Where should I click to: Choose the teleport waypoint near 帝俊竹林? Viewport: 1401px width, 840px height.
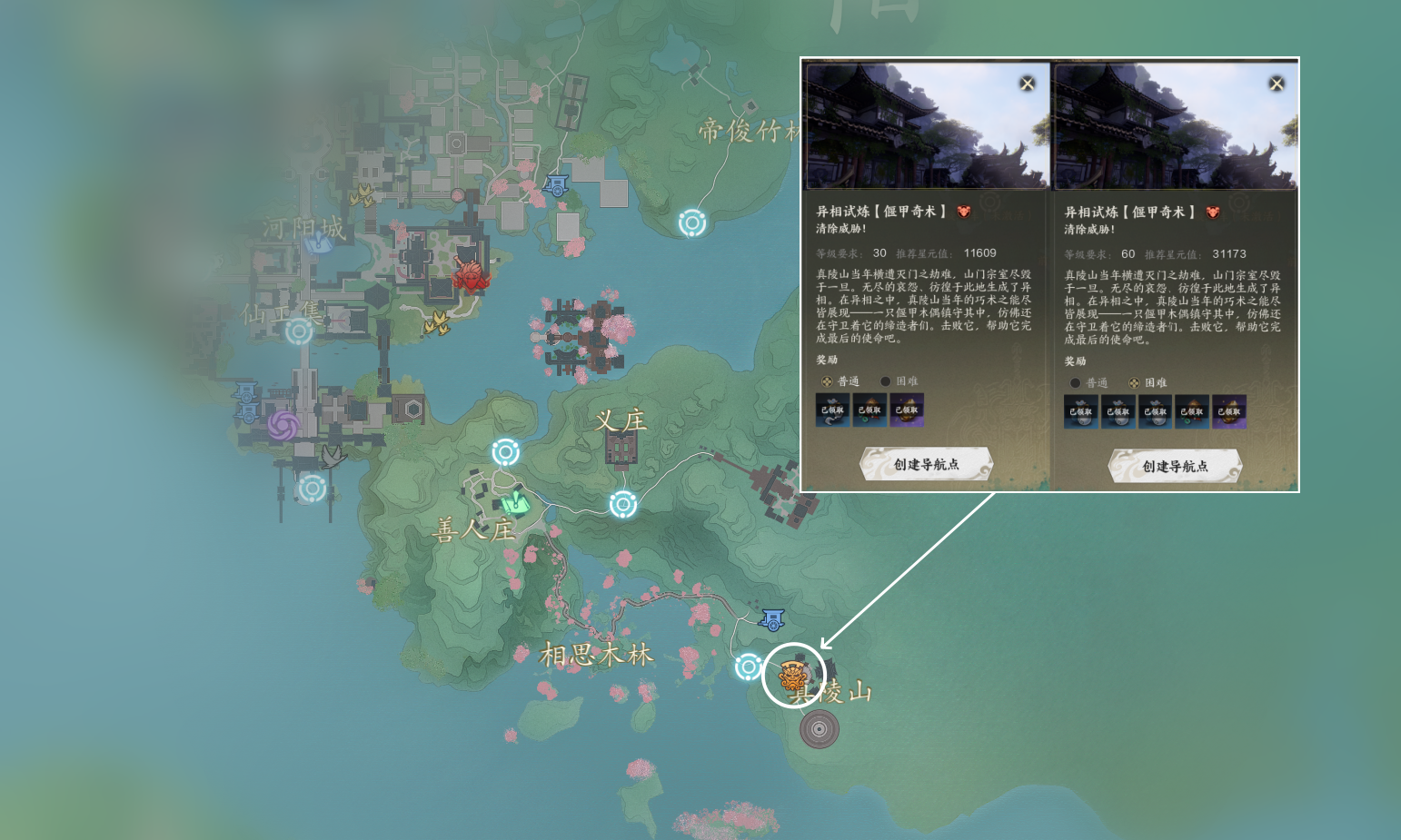pyautogui.click(x=692, y=222)
